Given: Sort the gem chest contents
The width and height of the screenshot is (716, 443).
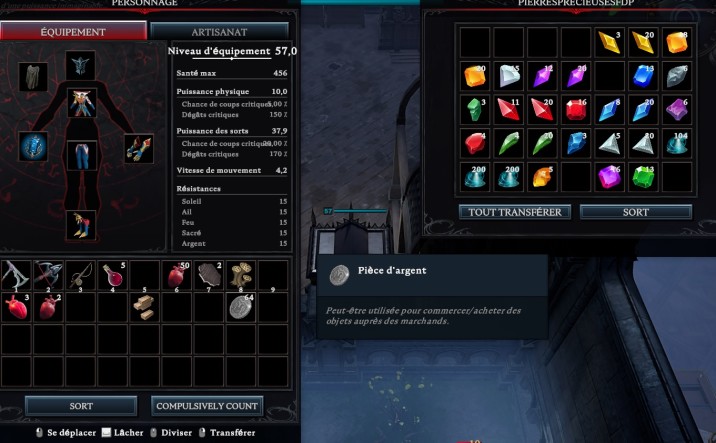Looking at the screenshot, I should tap(635, 212).
